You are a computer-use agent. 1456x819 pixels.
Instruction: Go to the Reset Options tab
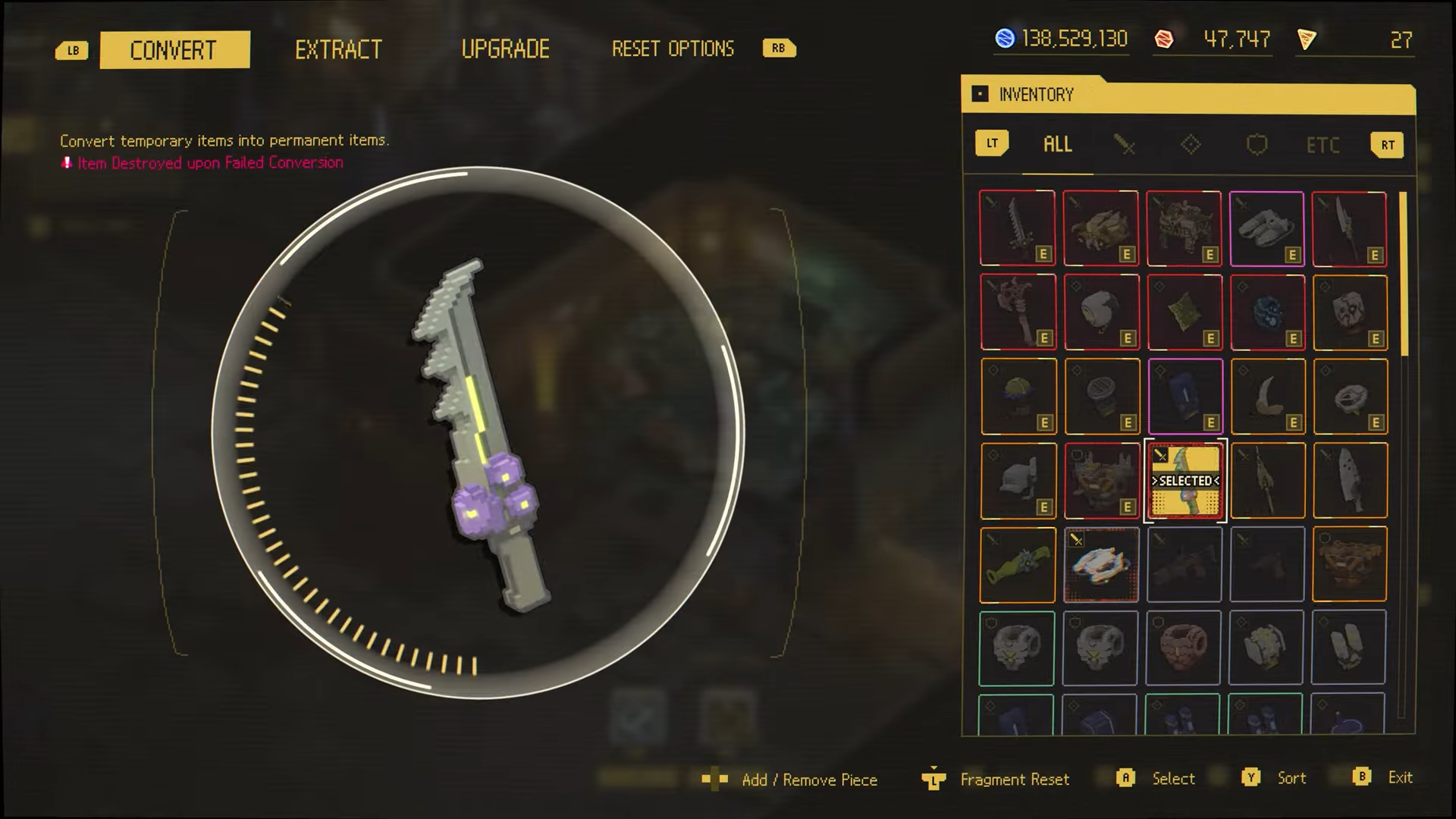673,49
